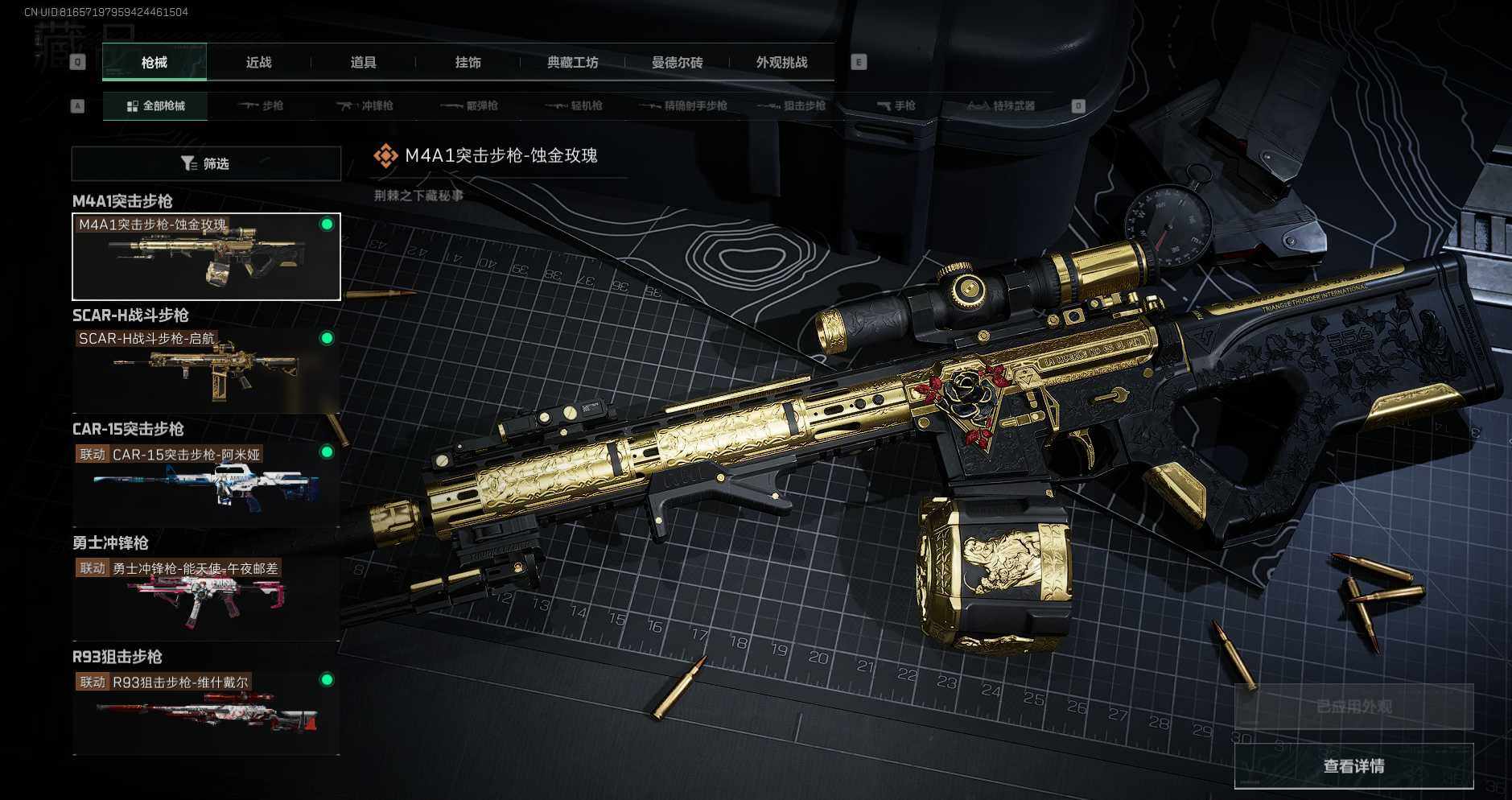The height and width of the screenshot is (800, 1512).
Task: Show 全部枪械 all firearms category
Action: tap(155, 106)
